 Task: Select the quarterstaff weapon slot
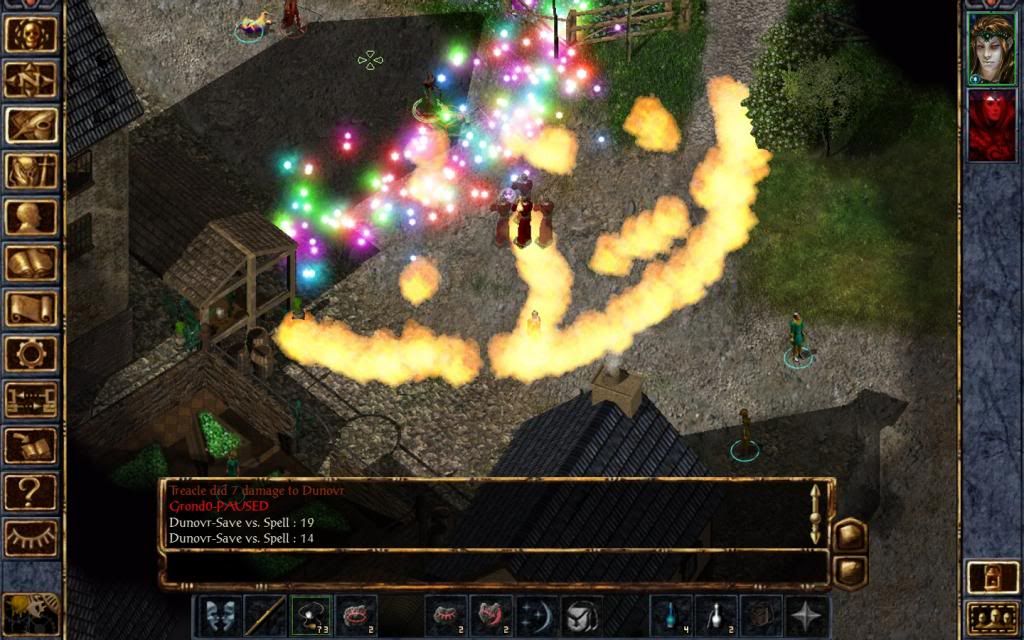coord(265,615)
